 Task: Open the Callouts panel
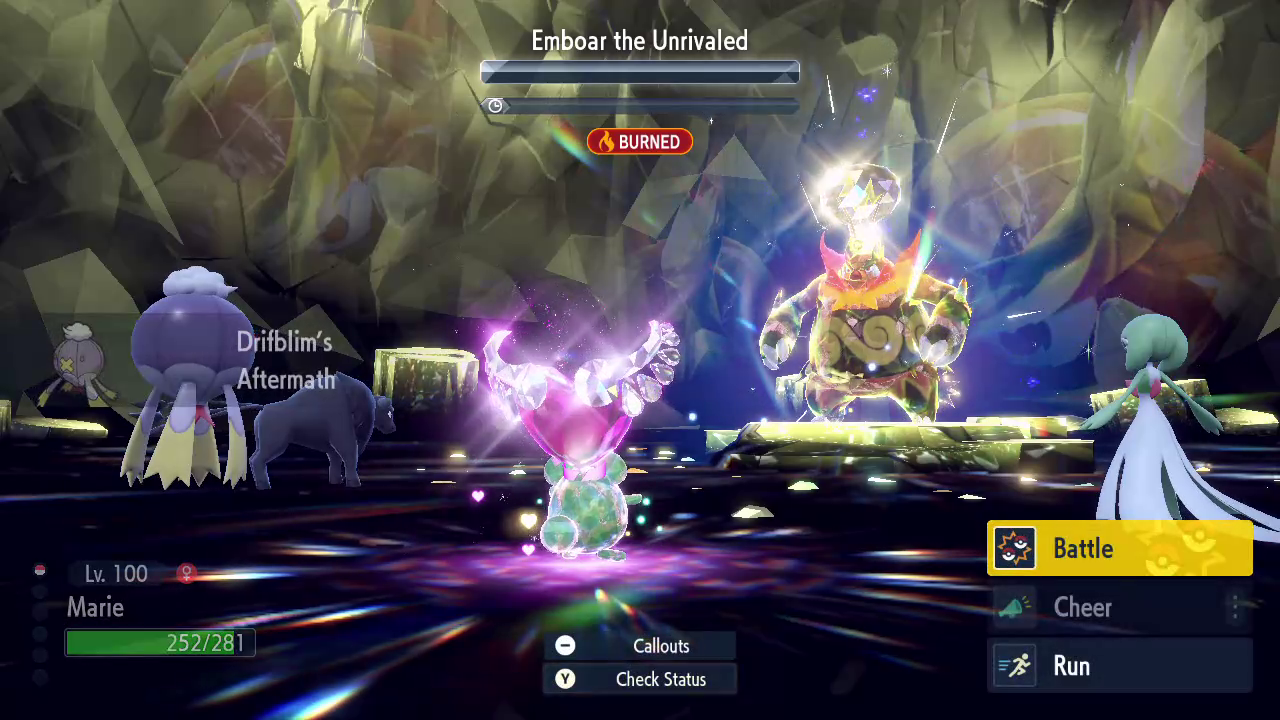pyautogui.click(x=640, y=646)
